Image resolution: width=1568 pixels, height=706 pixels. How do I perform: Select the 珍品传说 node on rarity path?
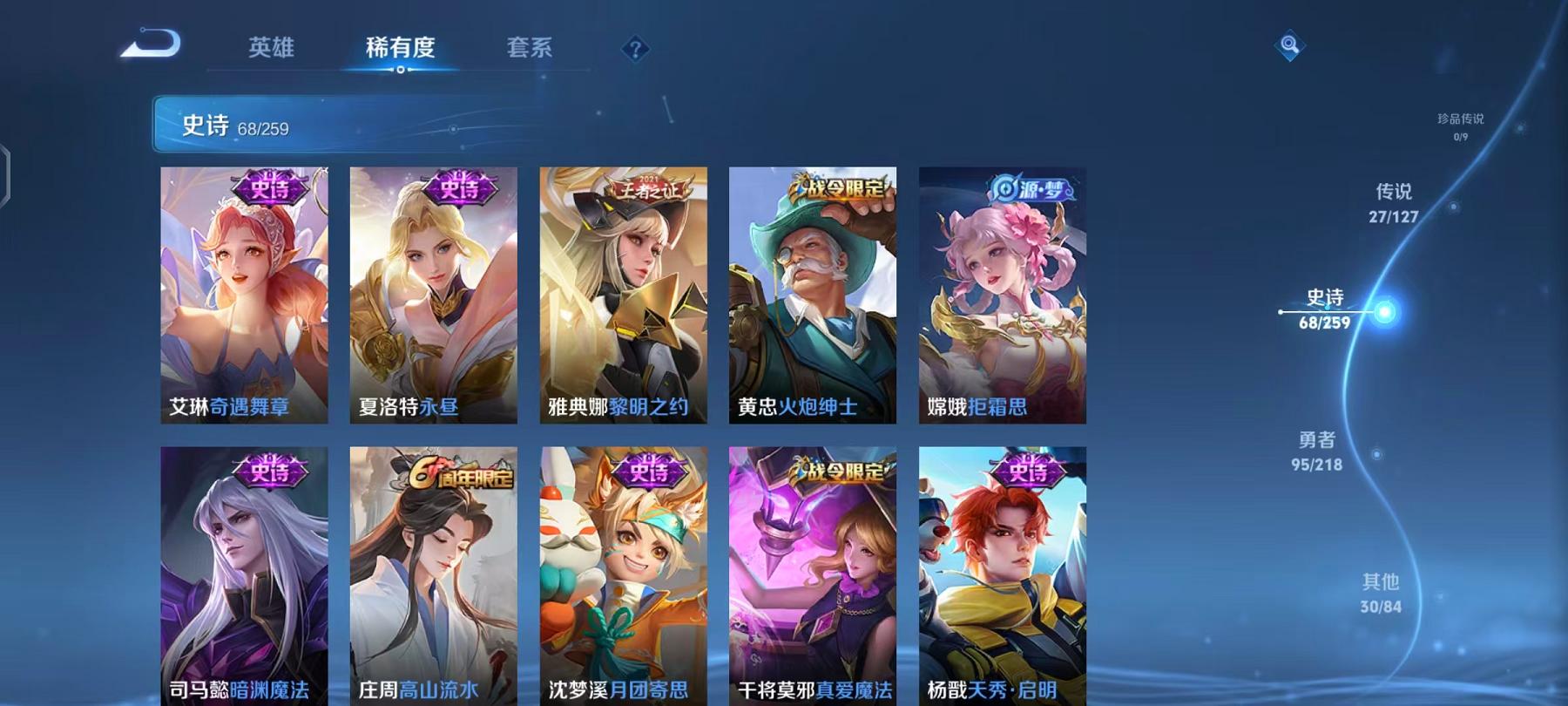click(1458, 128)
